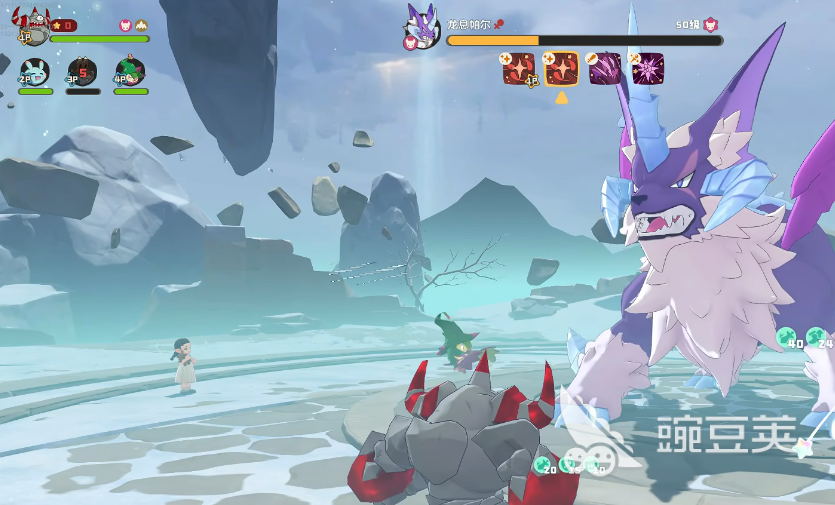Choose the 4P green-hat teammate portrait
This screenshot has height=505, width=835.
(130, 72)
